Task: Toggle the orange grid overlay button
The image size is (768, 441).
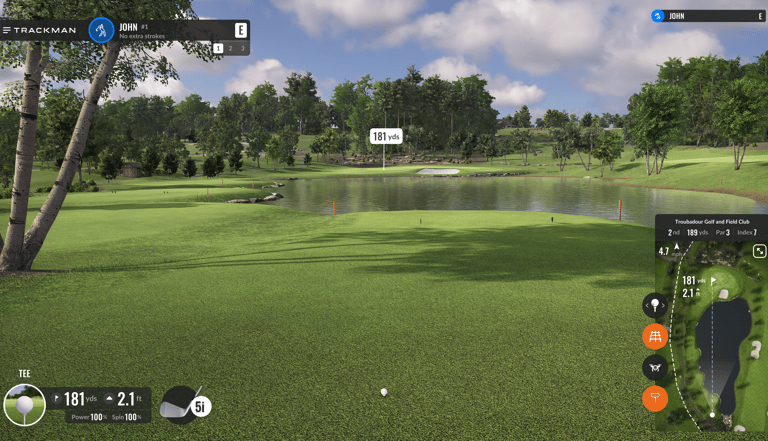Action: click(655, 336)
